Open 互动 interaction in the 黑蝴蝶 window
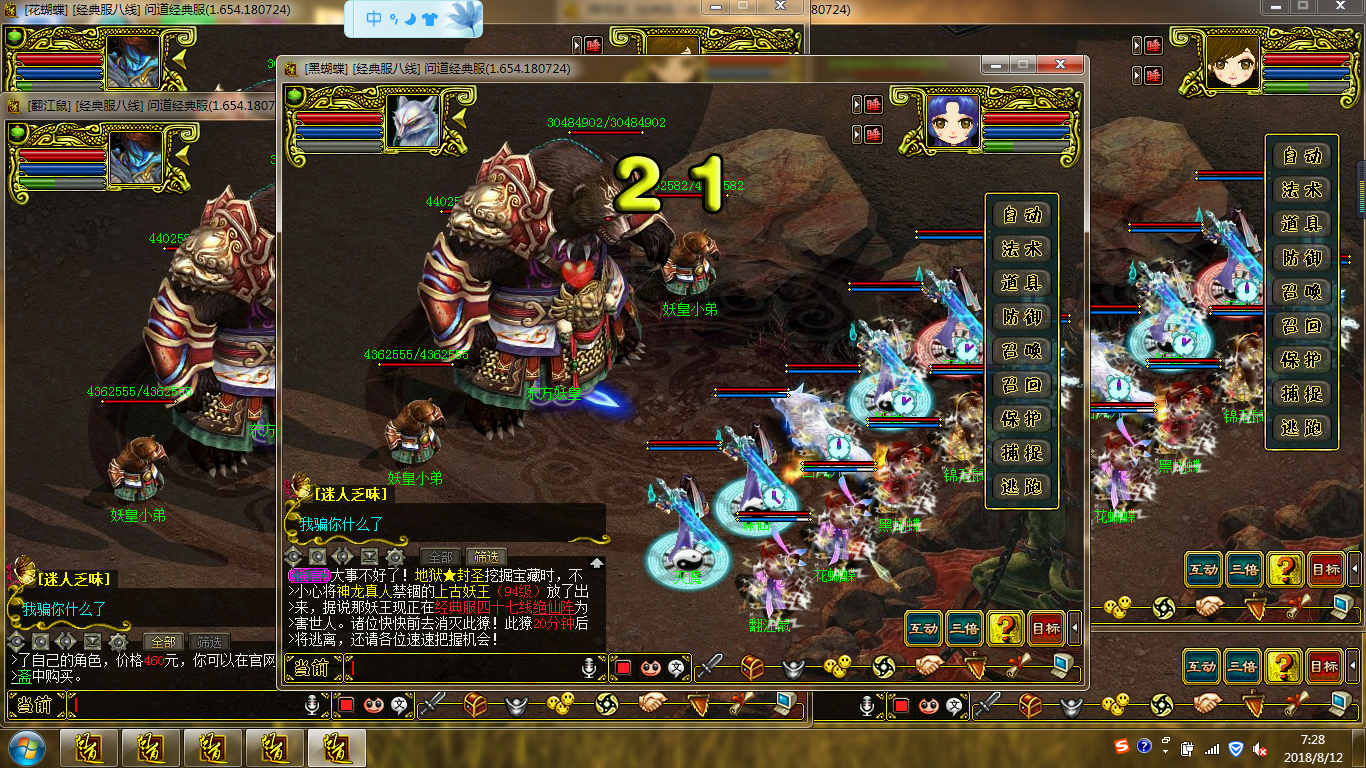1366x768 pixels. pyautogui.click(x=923, y=629)
